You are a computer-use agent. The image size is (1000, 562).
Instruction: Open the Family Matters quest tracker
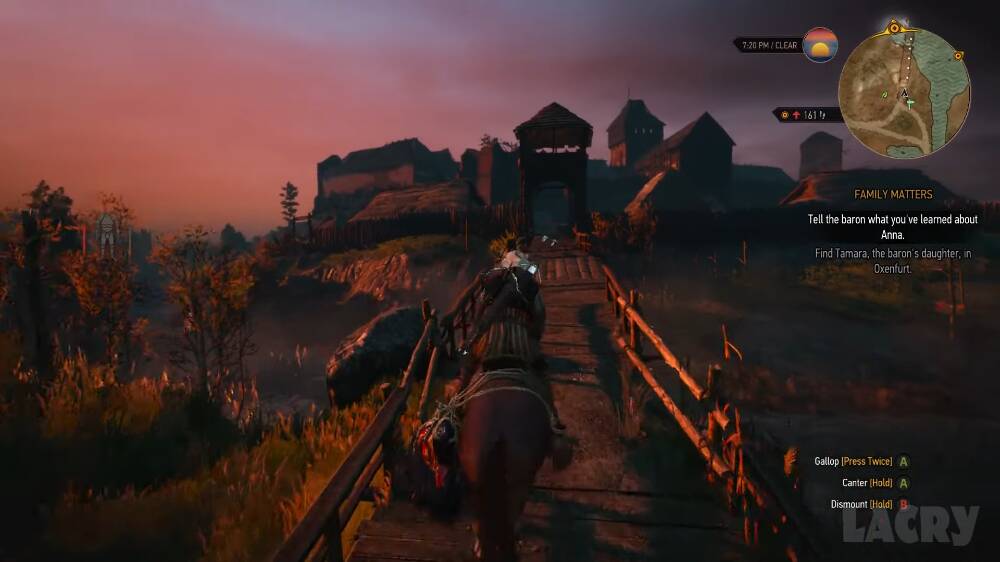(x=893, y=194)
